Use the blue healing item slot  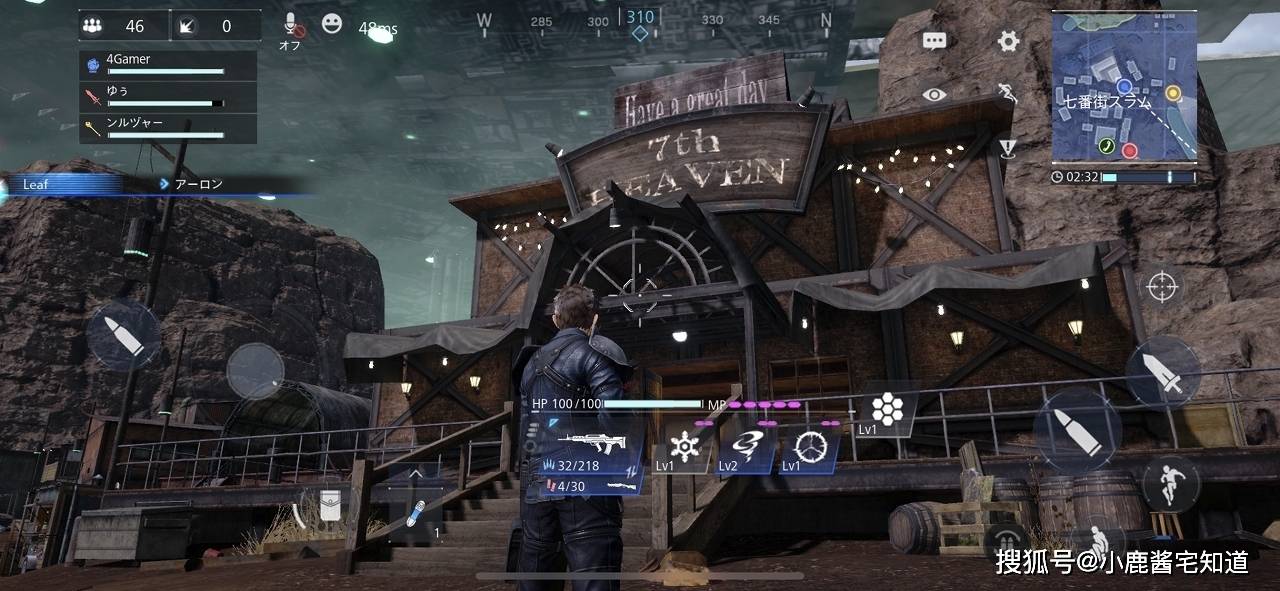[x=416, y=514]
